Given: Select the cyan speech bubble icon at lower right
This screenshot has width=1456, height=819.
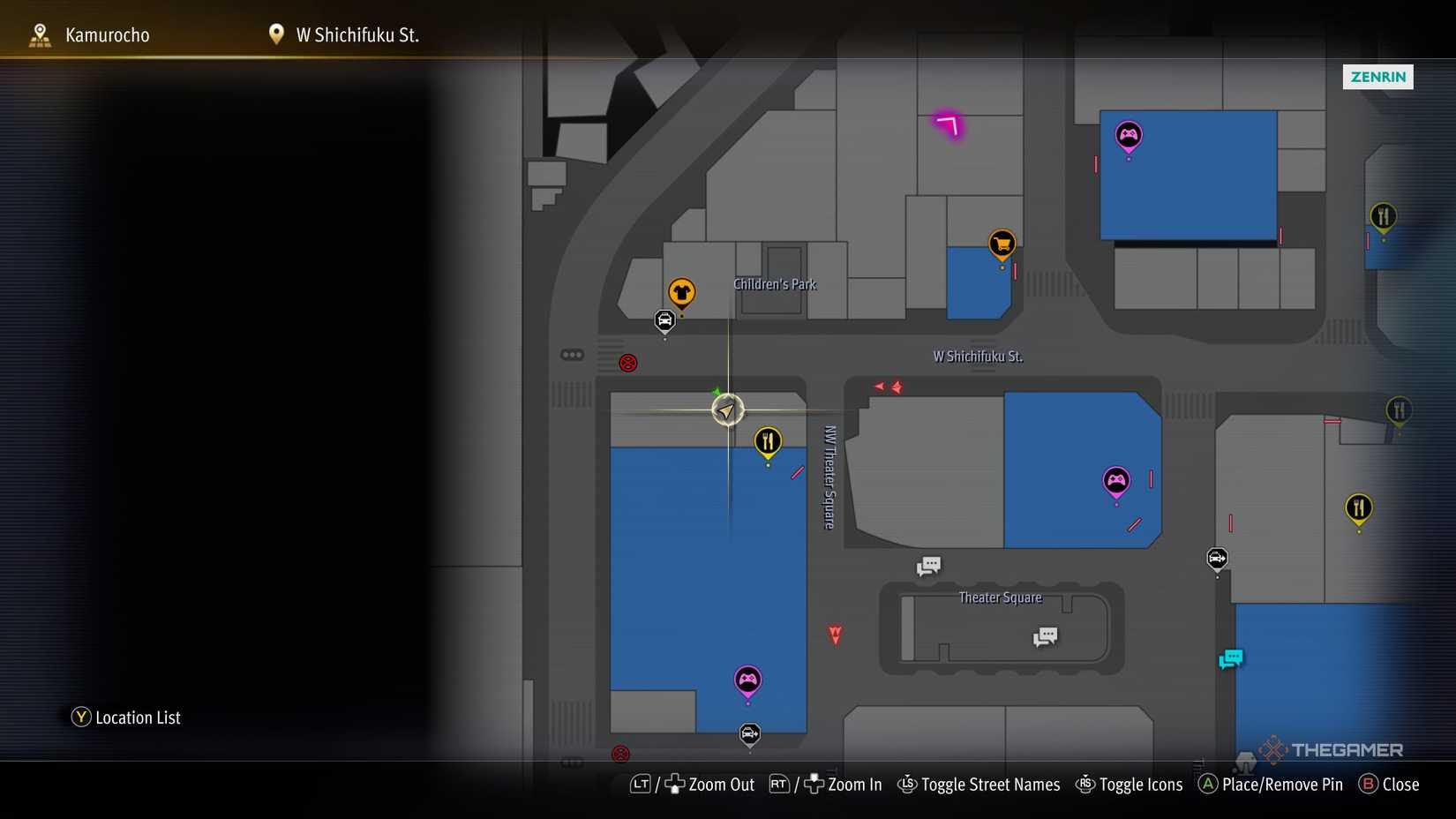Looking at the screenshot, I should 1231,658.
